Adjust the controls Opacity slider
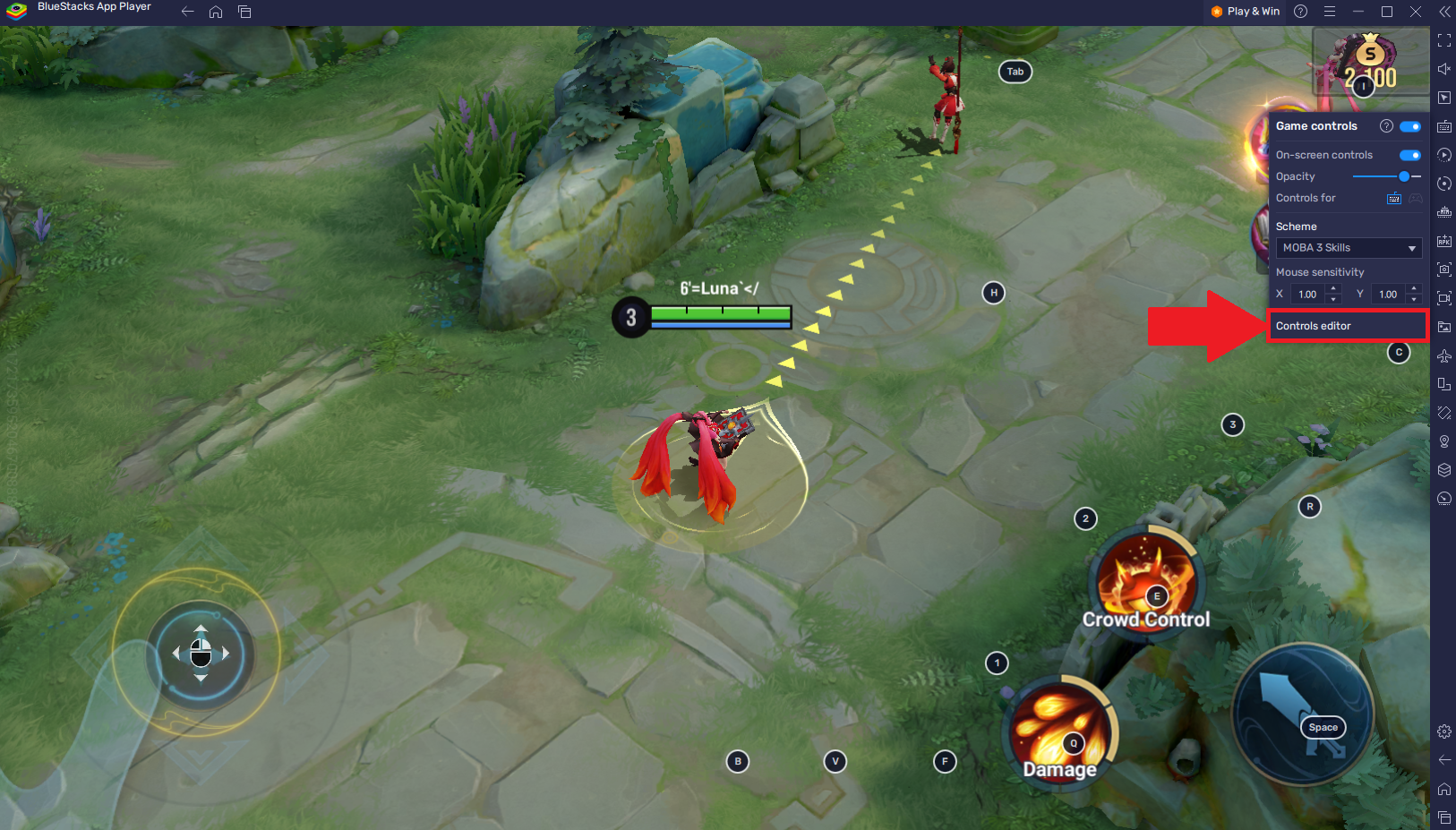Screen dimensions: 1456x830 (1404, 176)
